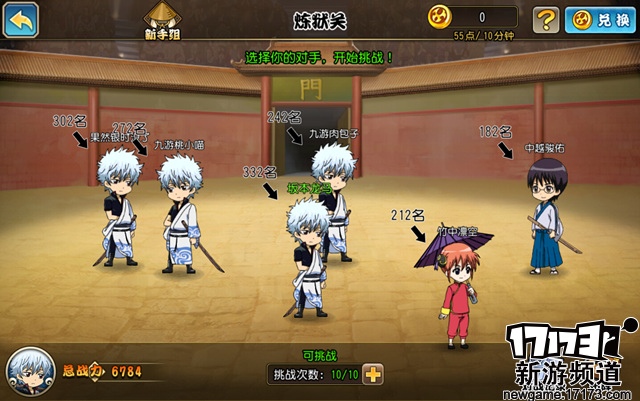Challenge the rank 162 opponent in blue hakama

pyautogui.click(x=547, y=215)
